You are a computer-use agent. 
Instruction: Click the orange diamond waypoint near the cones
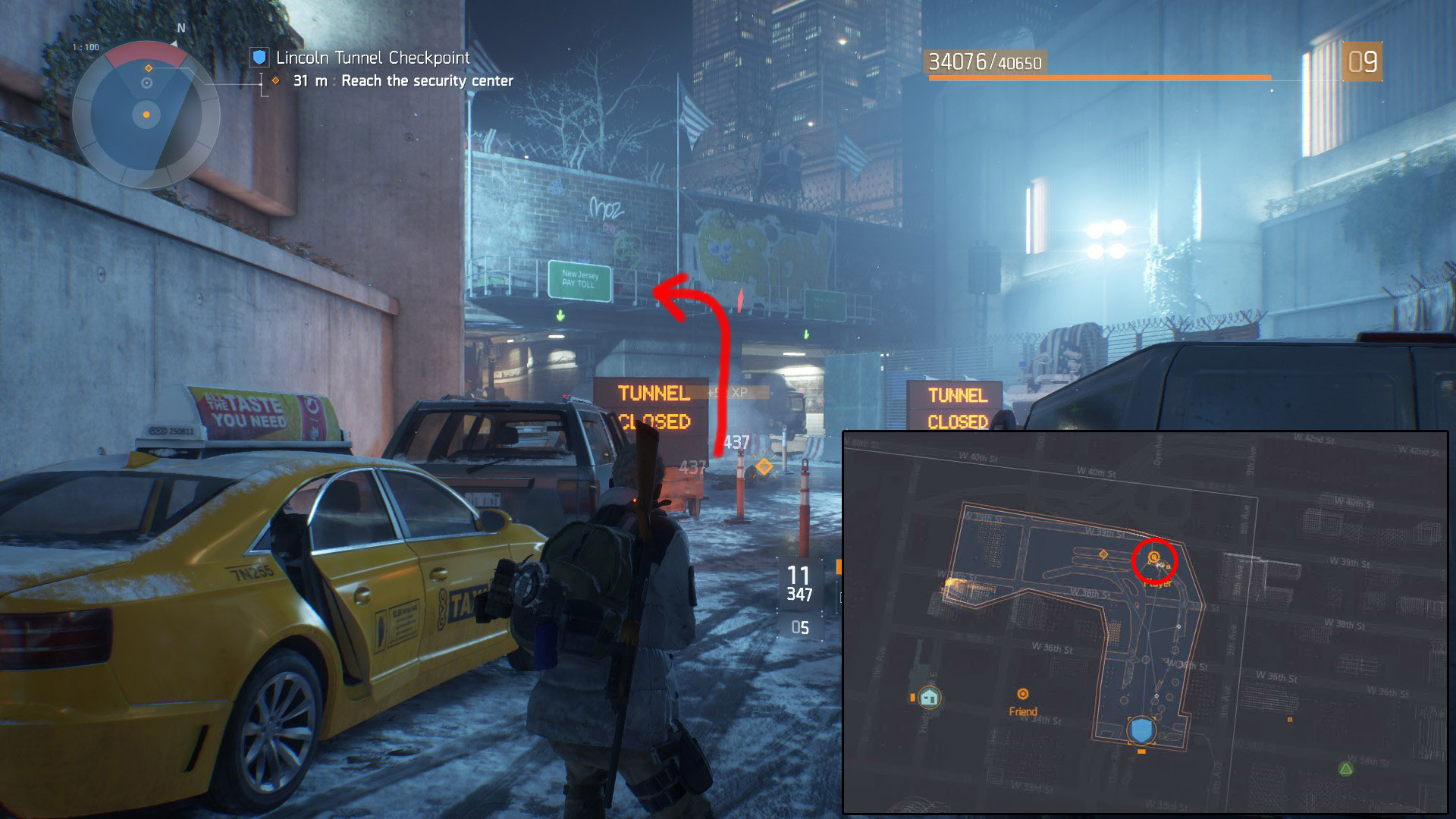(764, 466)
